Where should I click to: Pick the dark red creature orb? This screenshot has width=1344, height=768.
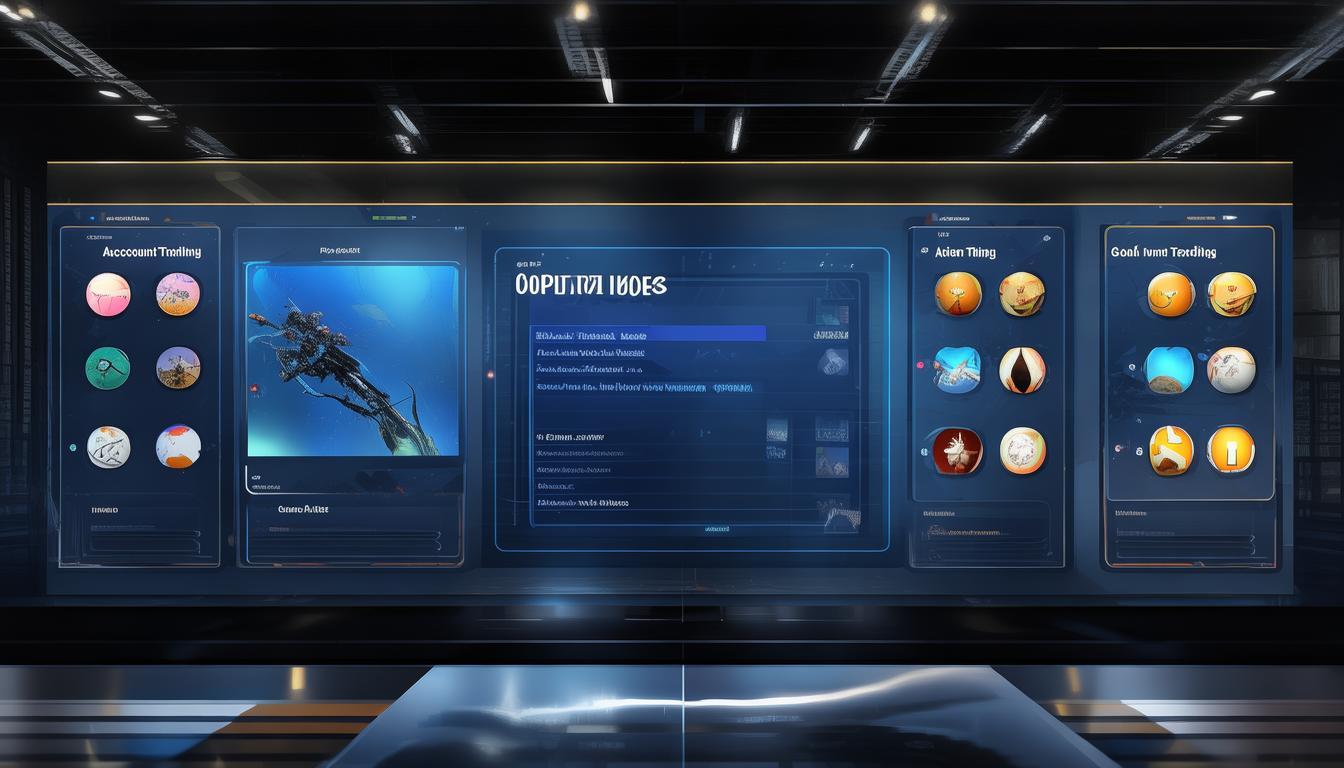[x=957, y=450]
